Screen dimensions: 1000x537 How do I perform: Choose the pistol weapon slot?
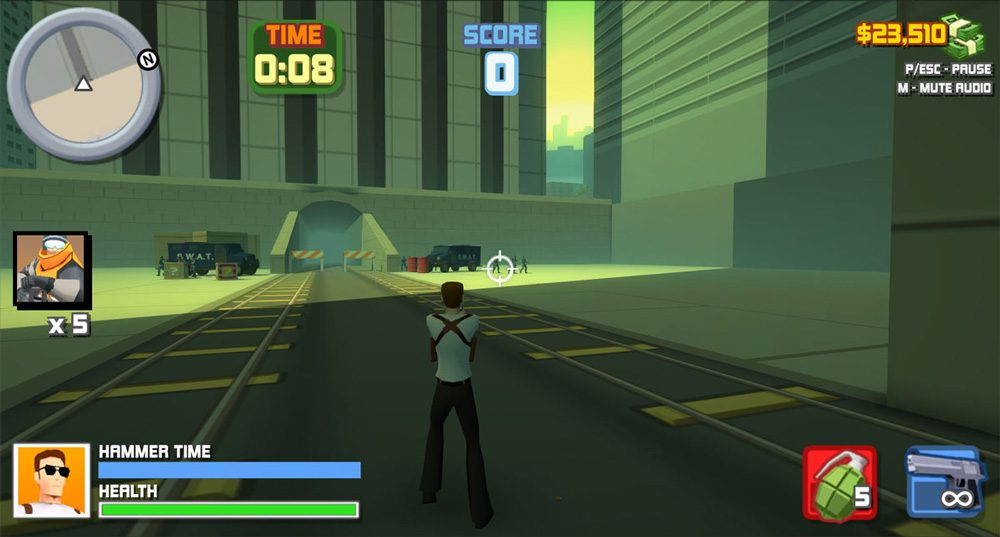(944, 482)
